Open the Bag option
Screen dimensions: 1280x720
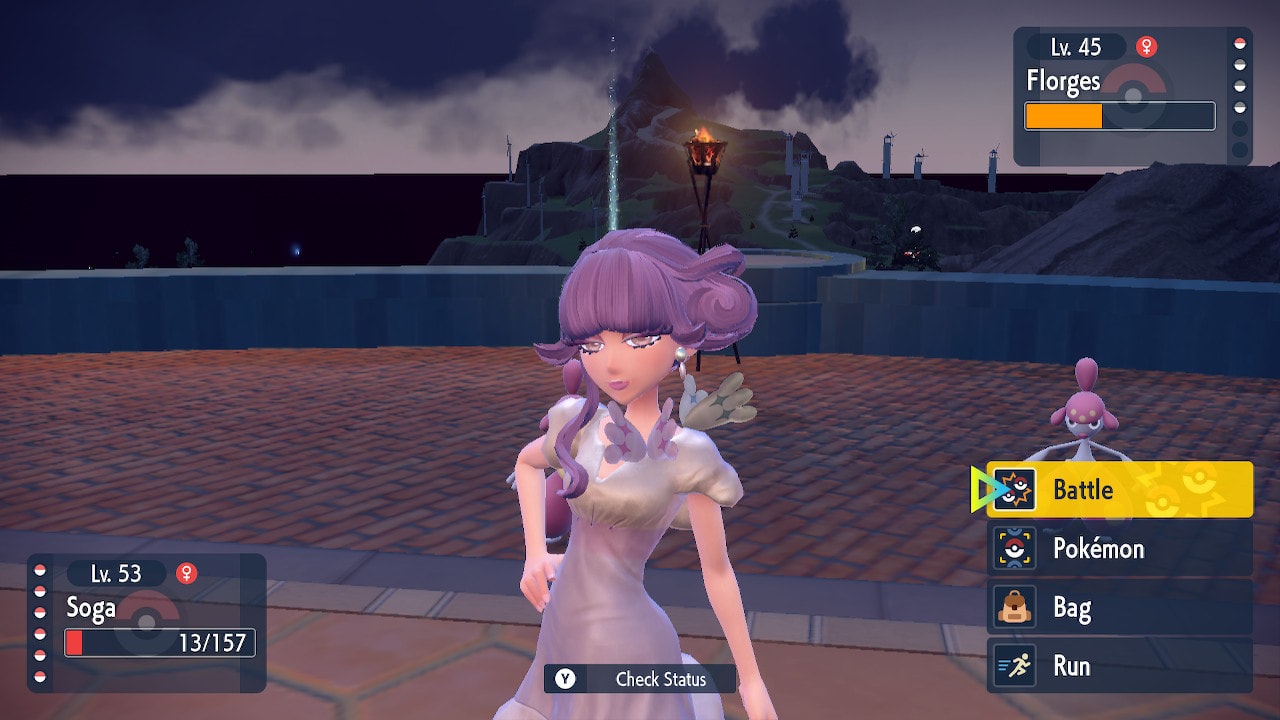1120,607
